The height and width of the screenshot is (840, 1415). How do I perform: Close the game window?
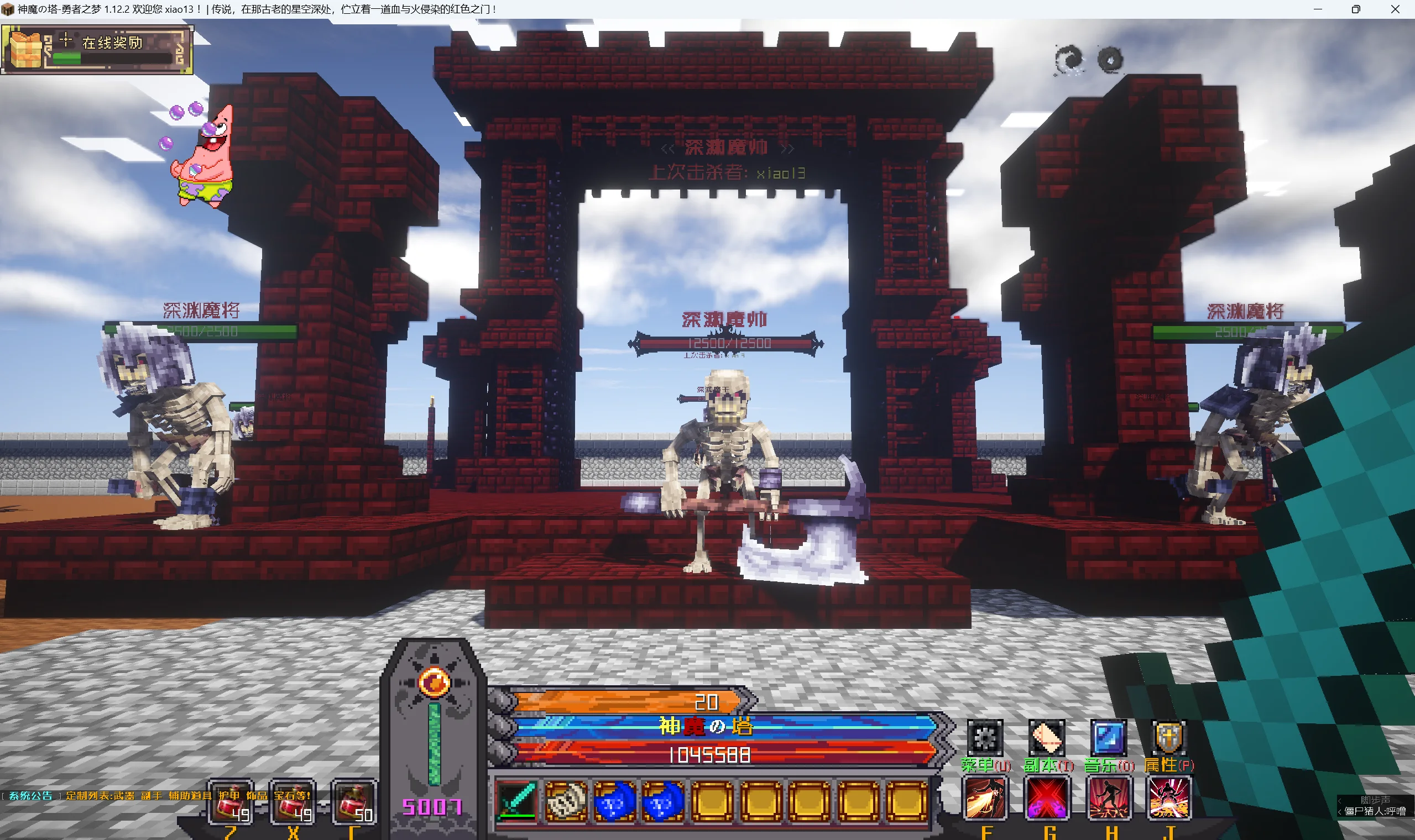point(1395,9)
